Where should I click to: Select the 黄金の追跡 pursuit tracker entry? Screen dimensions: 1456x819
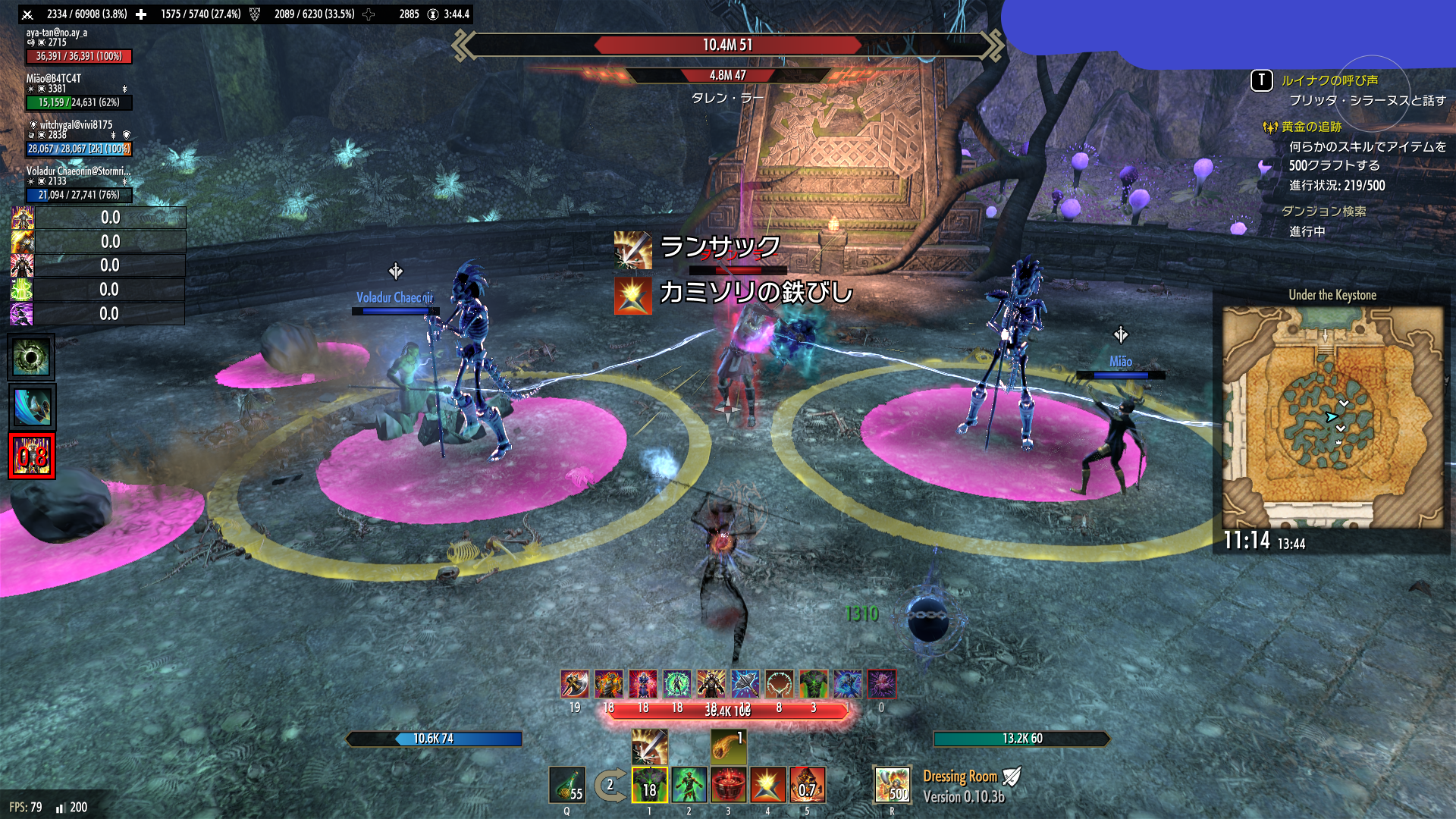pyautogui.click(x=1311, y=127)
